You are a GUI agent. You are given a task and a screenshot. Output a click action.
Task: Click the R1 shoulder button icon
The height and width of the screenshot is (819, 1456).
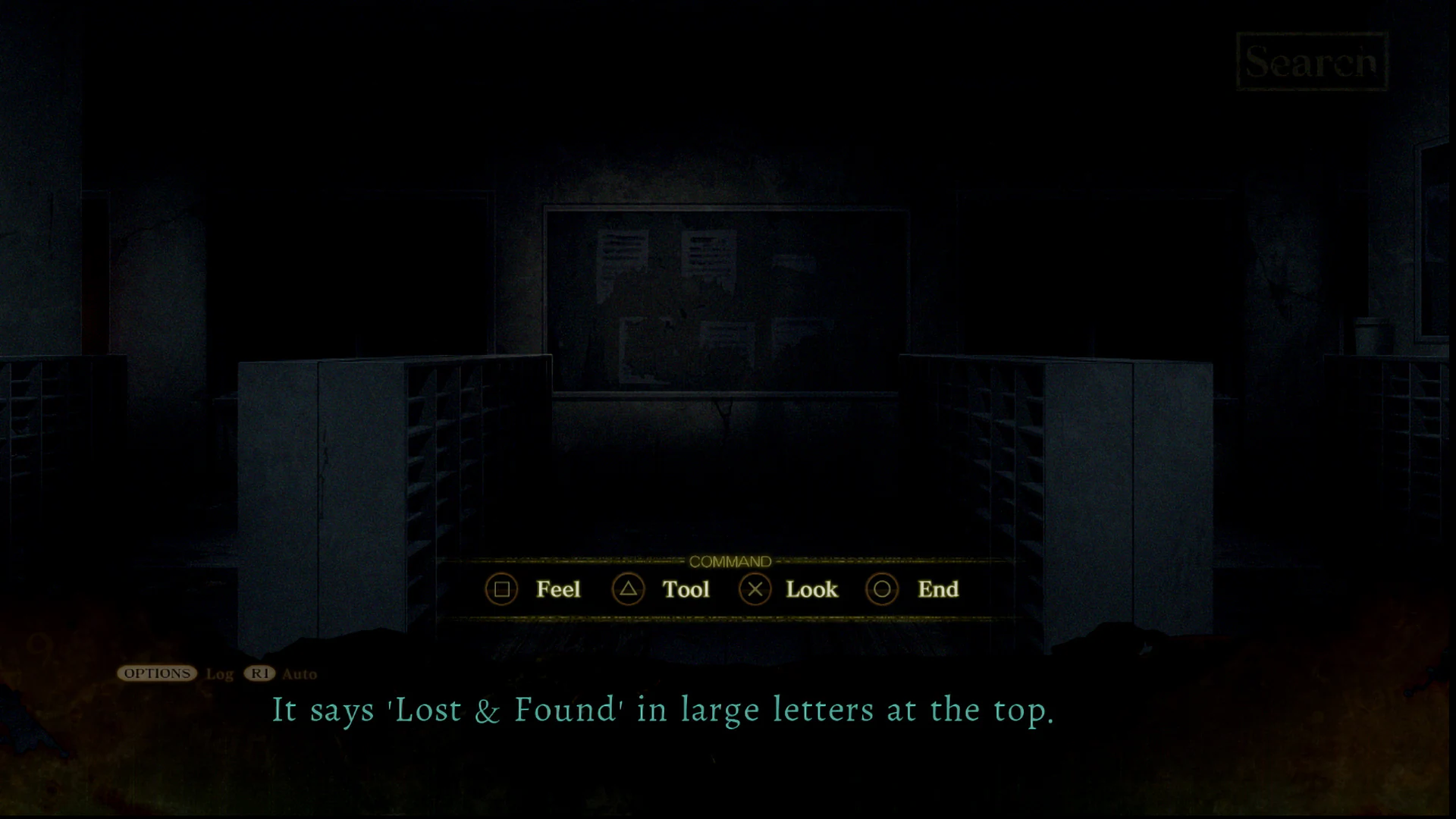pyautogui.click(x=258, y=673)
